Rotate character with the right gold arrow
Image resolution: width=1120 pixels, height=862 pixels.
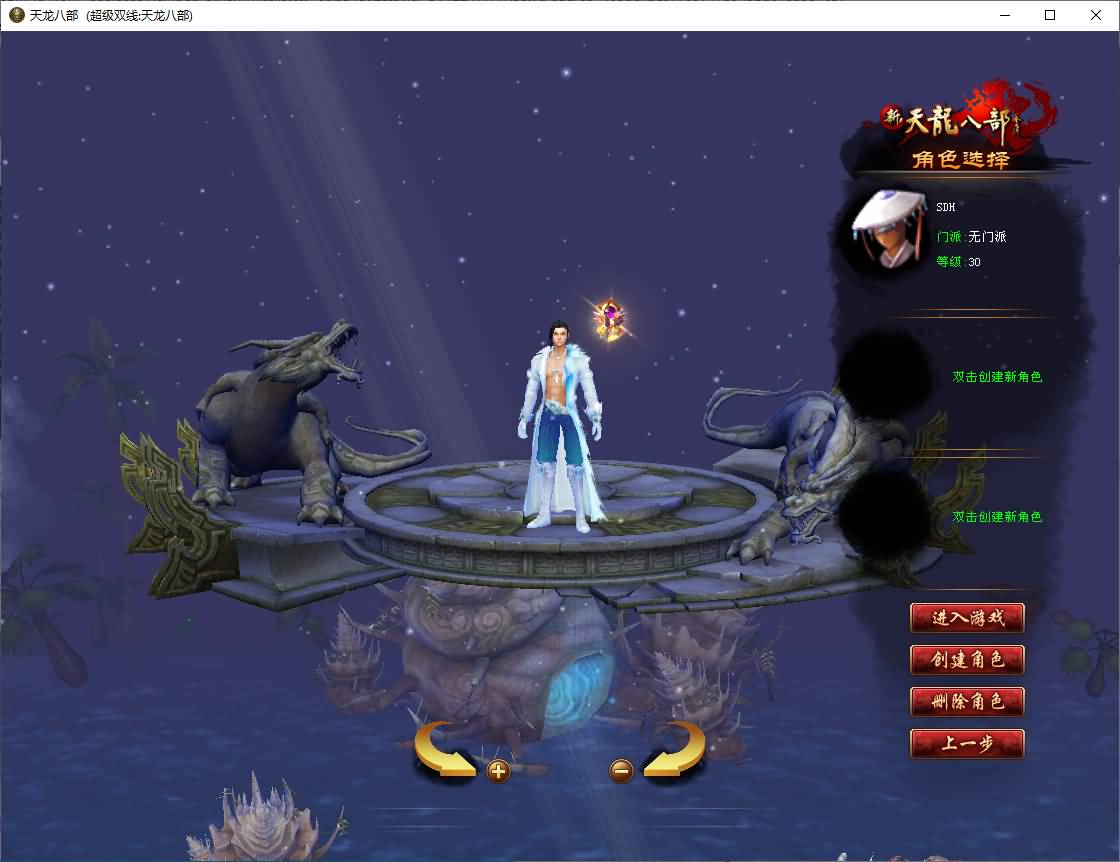click(x=675, y=750)
